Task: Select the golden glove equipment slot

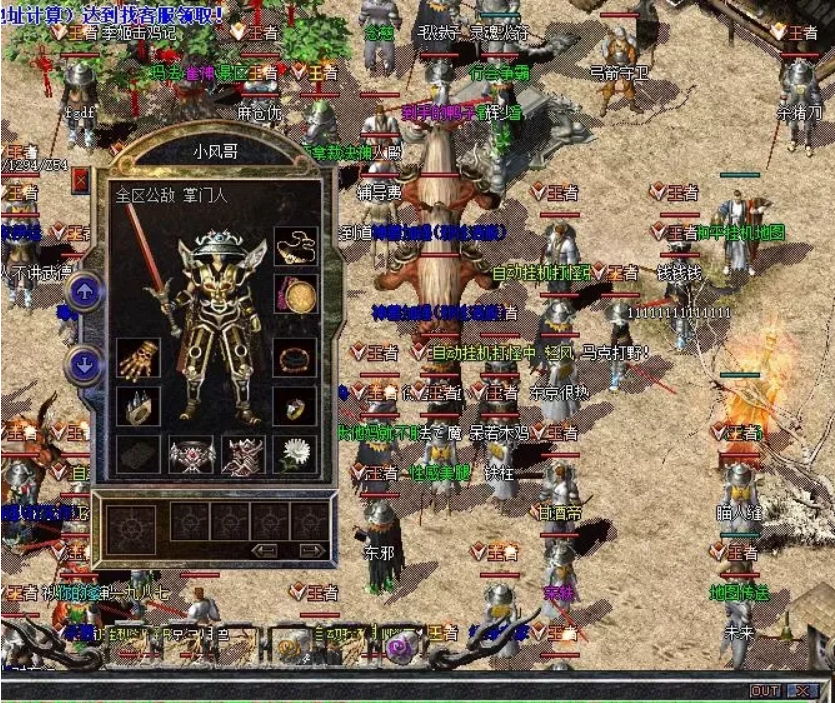Action: click(x=138, y=357)
